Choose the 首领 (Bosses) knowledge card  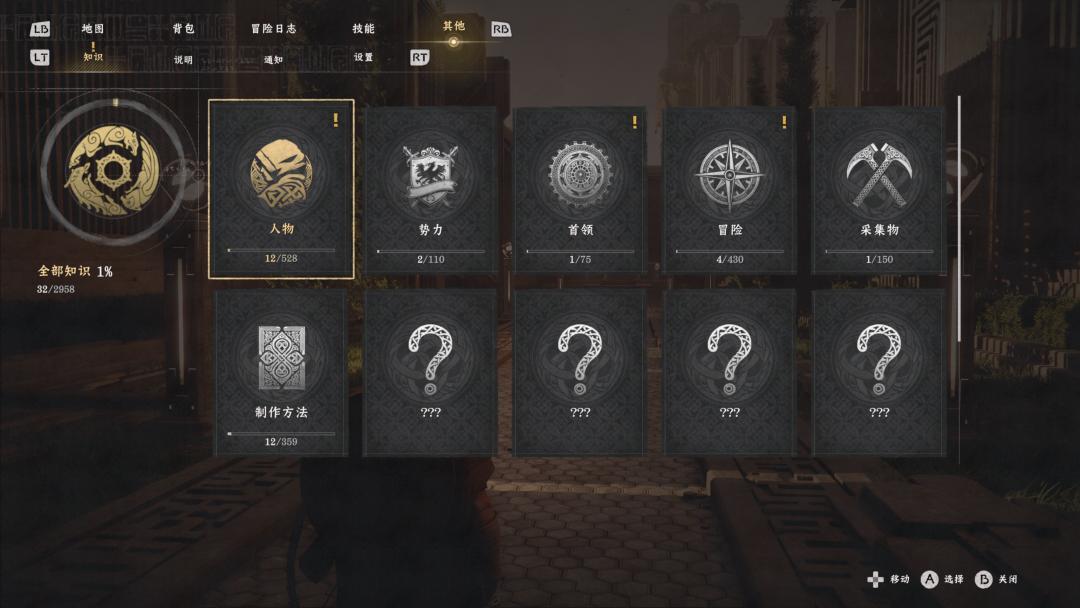pyautogui.click(x=580, y=189)
